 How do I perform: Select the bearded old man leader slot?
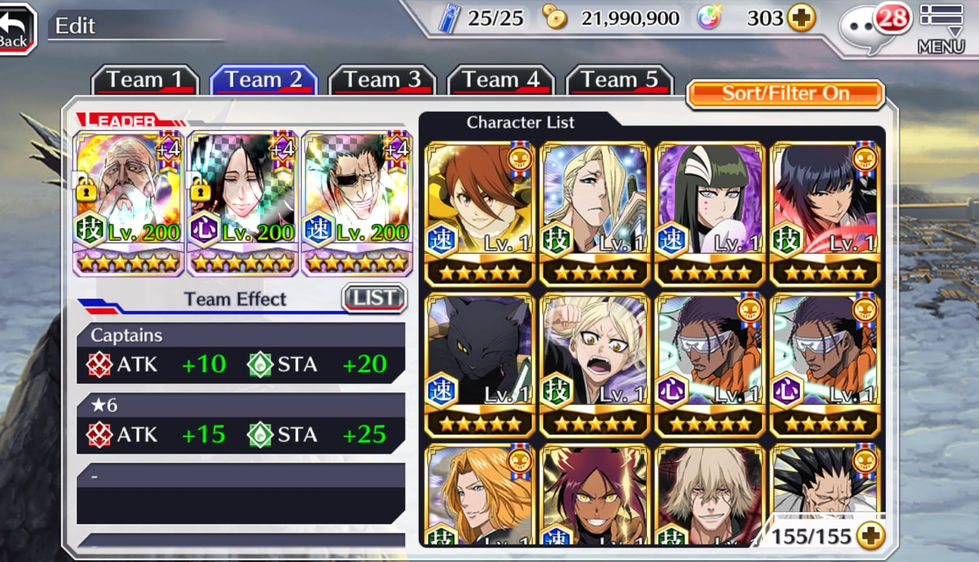click(x=129, y=202)
